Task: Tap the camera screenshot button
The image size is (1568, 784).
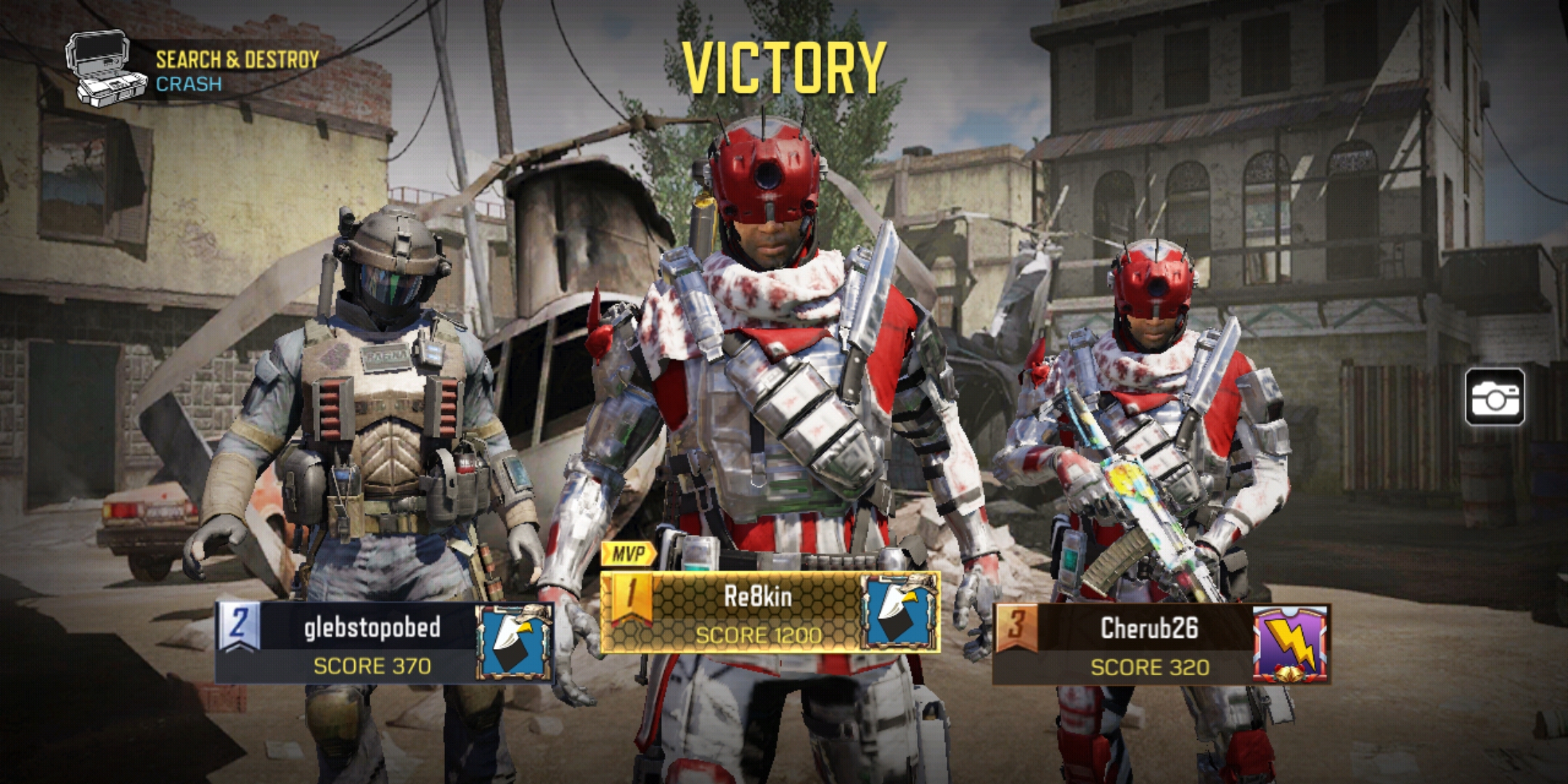Action: tap(1495, 396)
